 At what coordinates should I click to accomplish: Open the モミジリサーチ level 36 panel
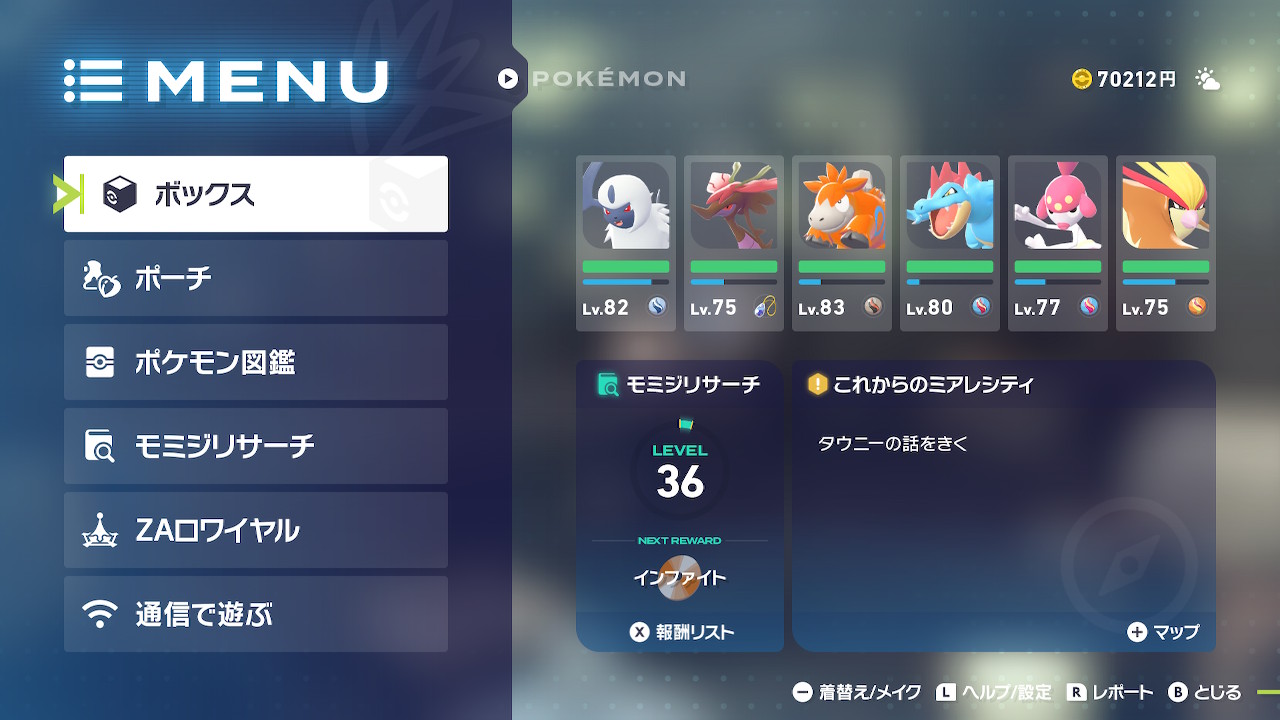coord(680,472)
